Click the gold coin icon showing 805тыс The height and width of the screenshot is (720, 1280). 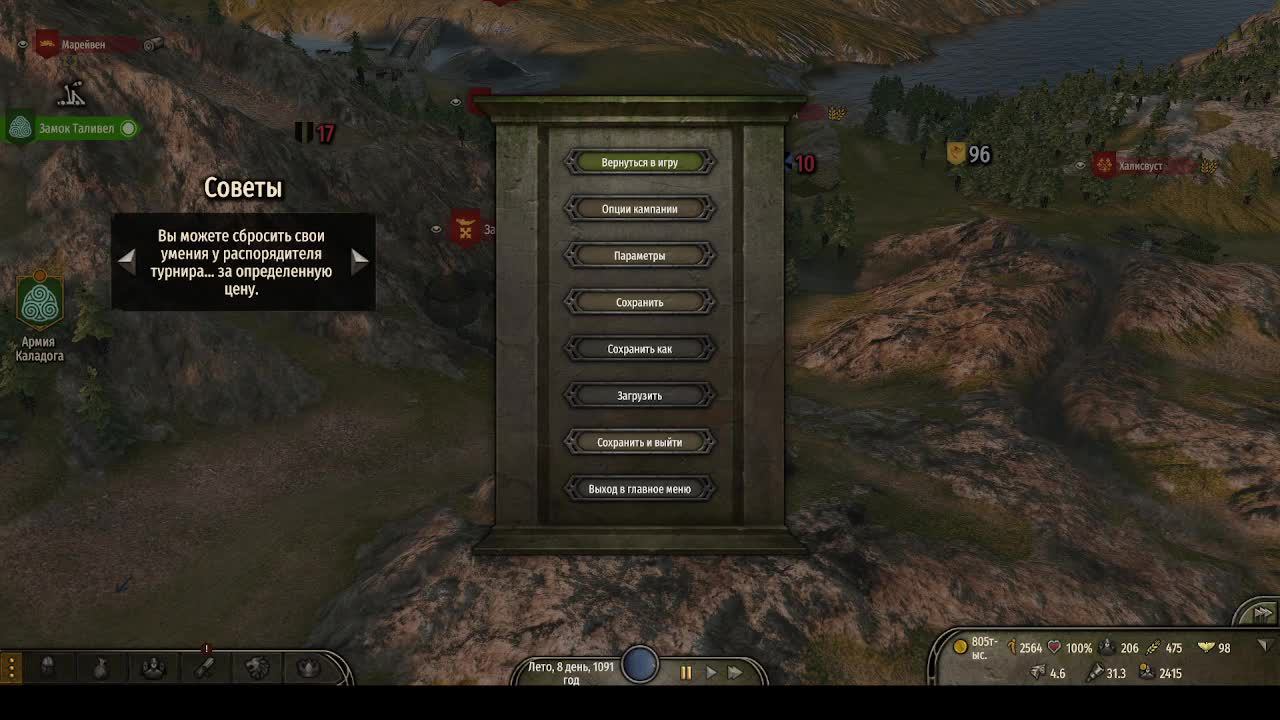(959, 646)
